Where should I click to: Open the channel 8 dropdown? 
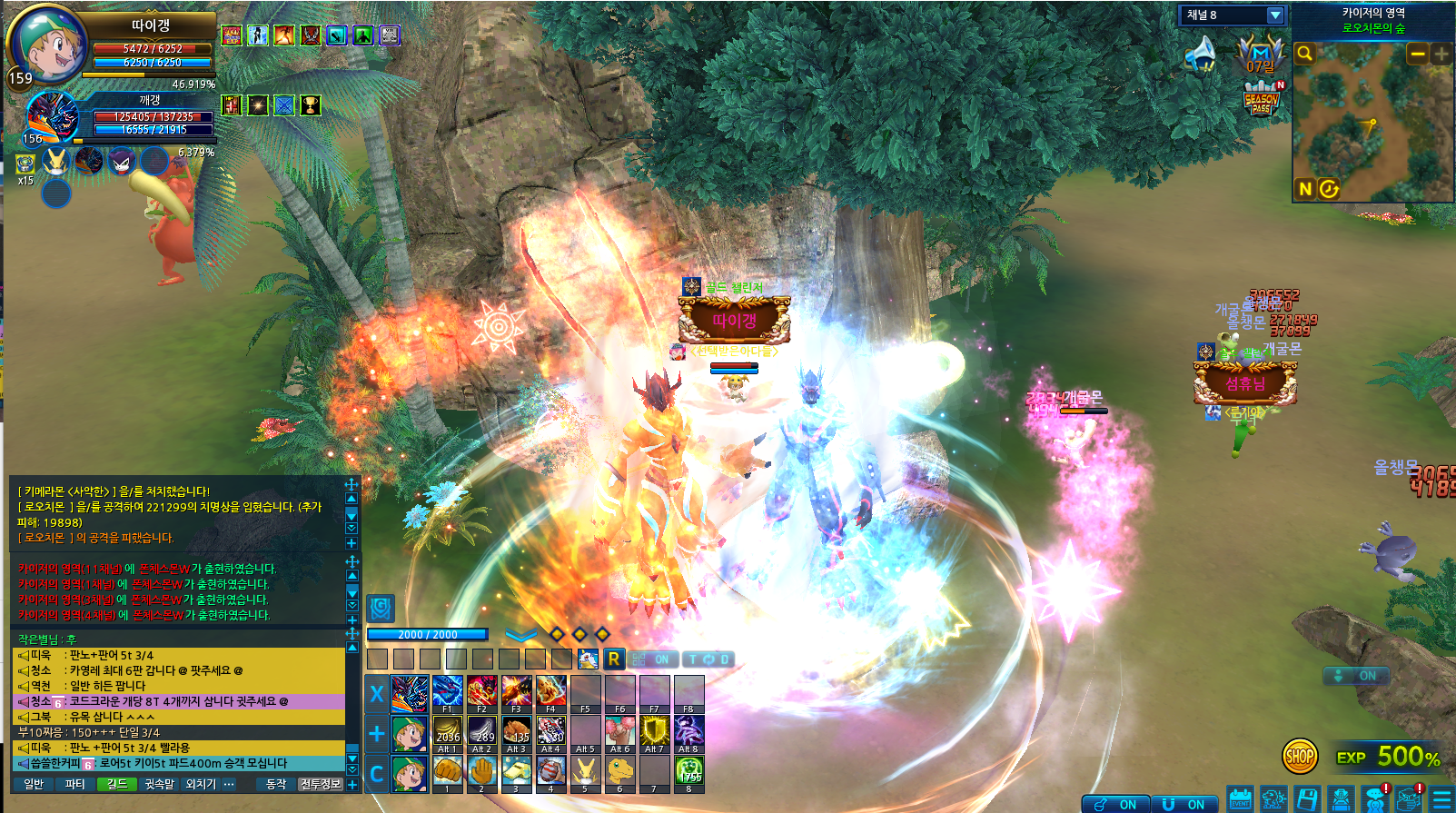(1274, 15)
